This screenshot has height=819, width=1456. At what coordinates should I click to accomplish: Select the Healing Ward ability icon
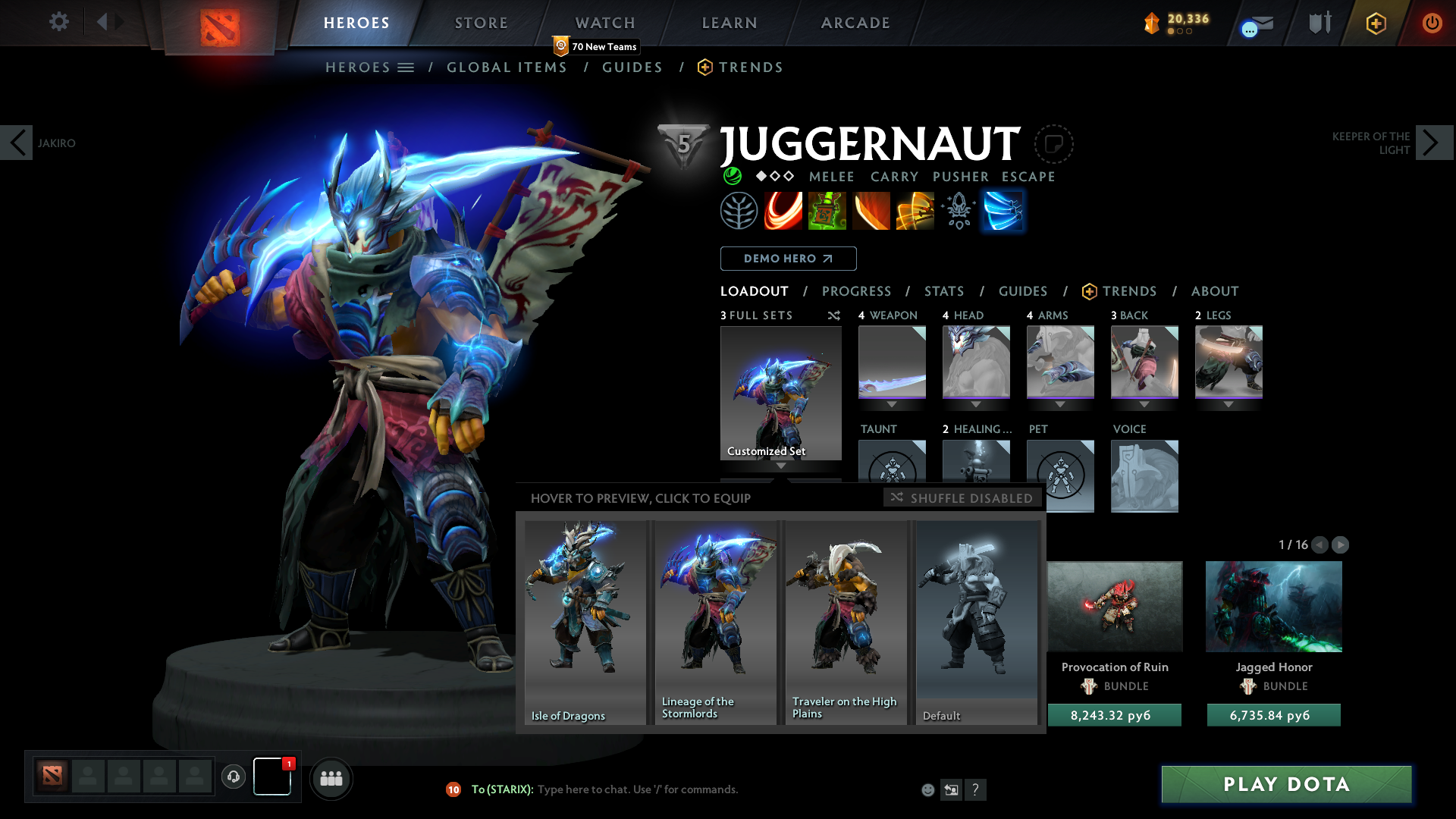pos(827,211)
